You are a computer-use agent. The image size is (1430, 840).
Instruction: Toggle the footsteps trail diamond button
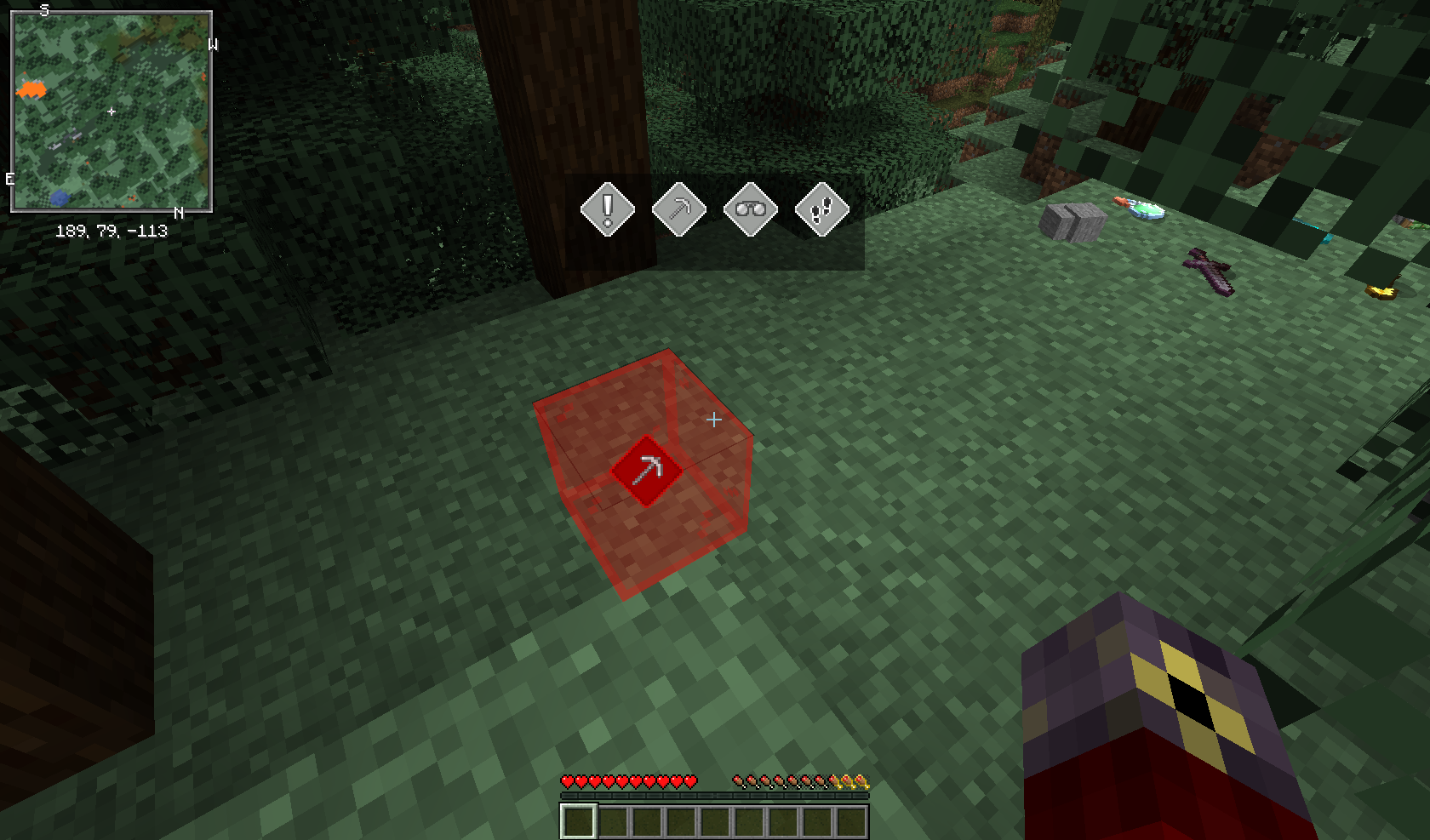(x=821, y=209)
